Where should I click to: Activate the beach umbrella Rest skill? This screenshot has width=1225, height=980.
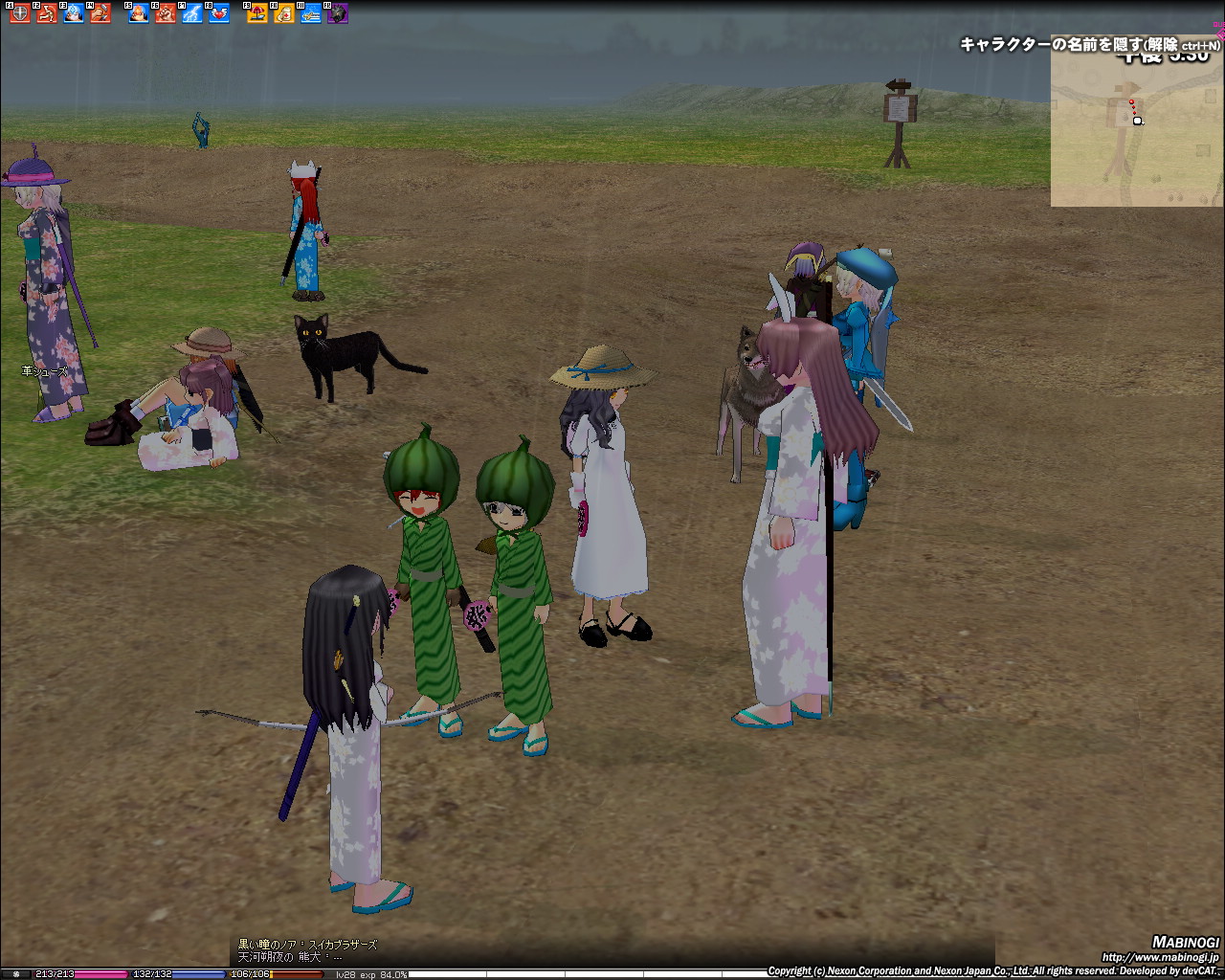257,13
